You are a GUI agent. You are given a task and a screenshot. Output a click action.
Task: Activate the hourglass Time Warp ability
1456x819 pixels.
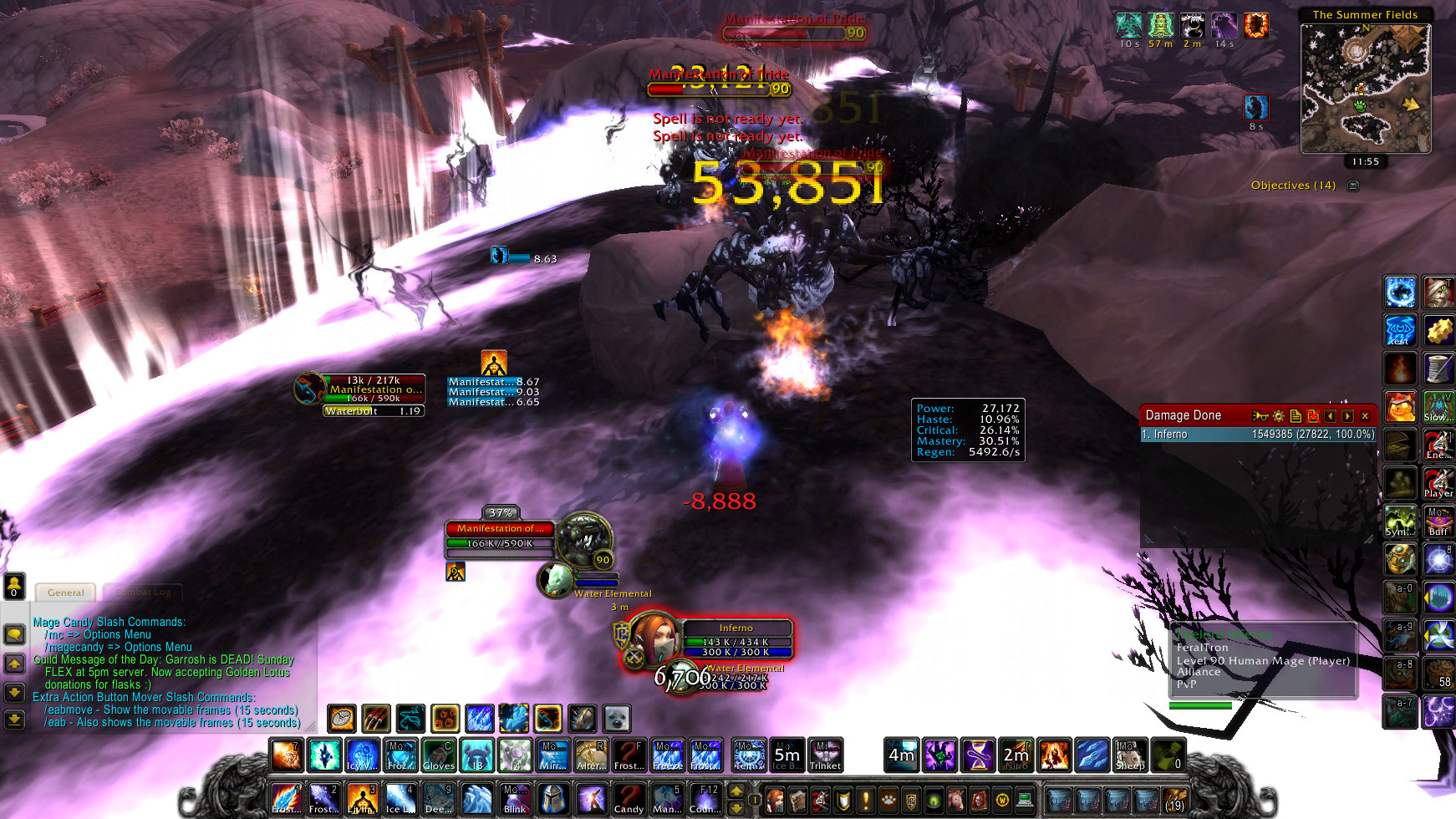coord(978,755)
